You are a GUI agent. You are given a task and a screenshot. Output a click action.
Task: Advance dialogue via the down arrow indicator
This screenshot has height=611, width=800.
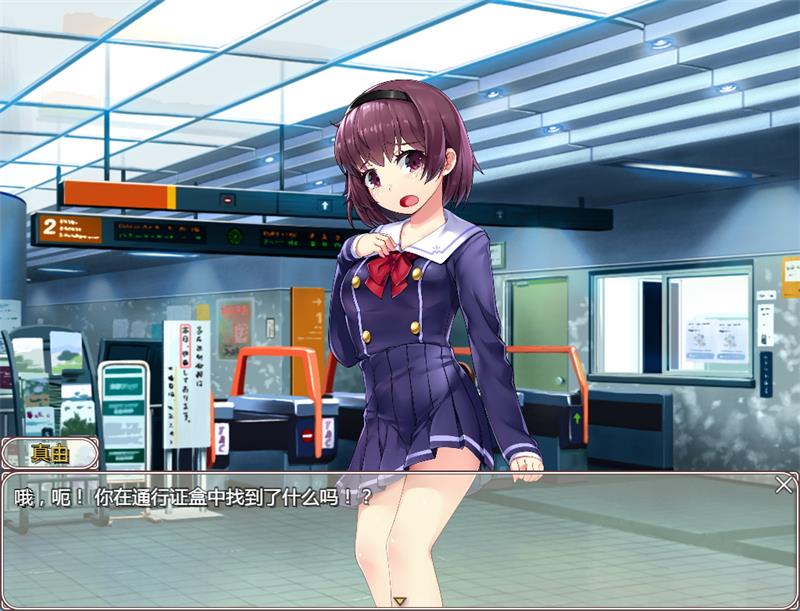399,601
